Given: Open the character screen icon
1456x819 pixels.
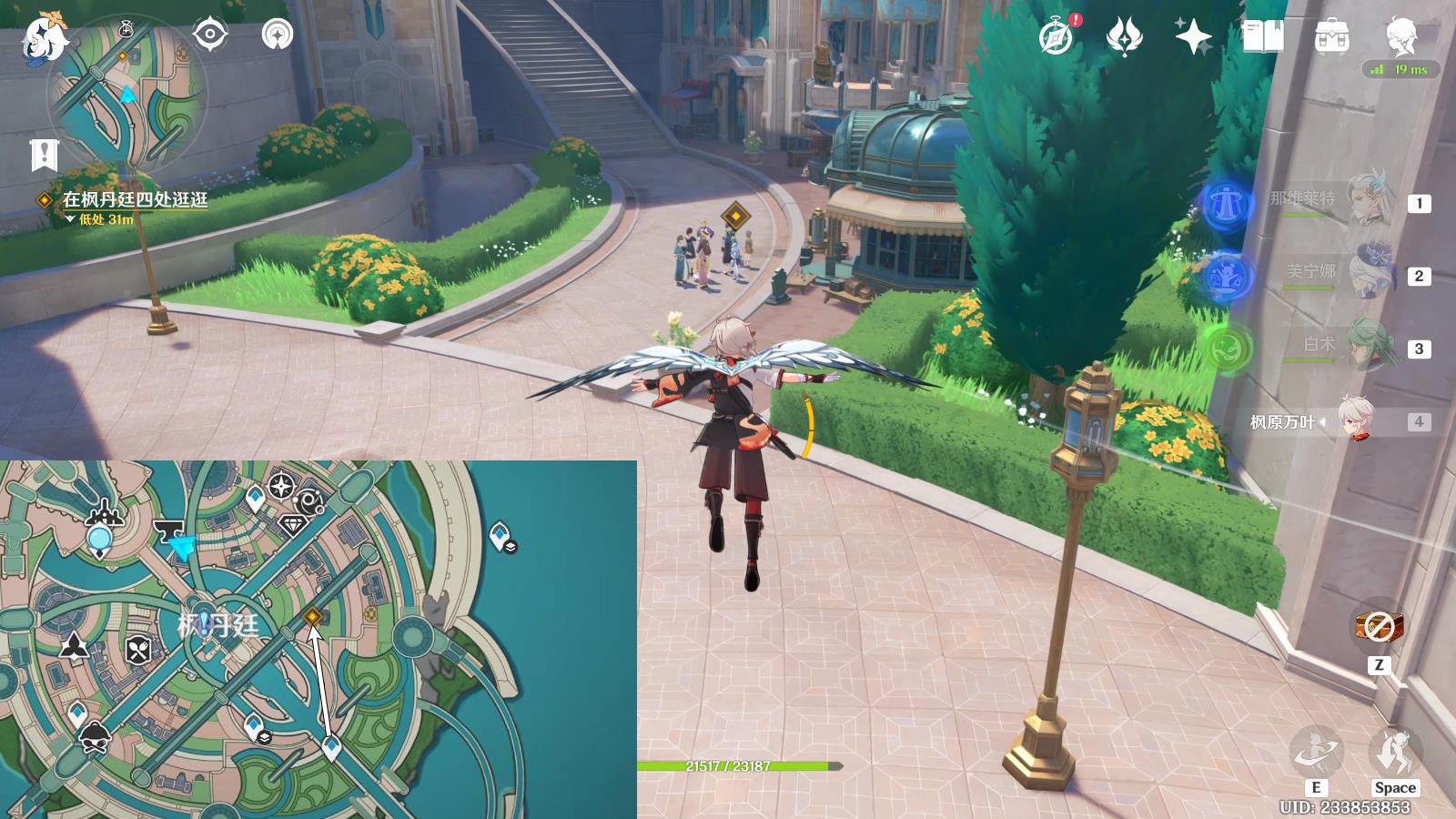Looking at the screenshot, I should click(1400, 37).
